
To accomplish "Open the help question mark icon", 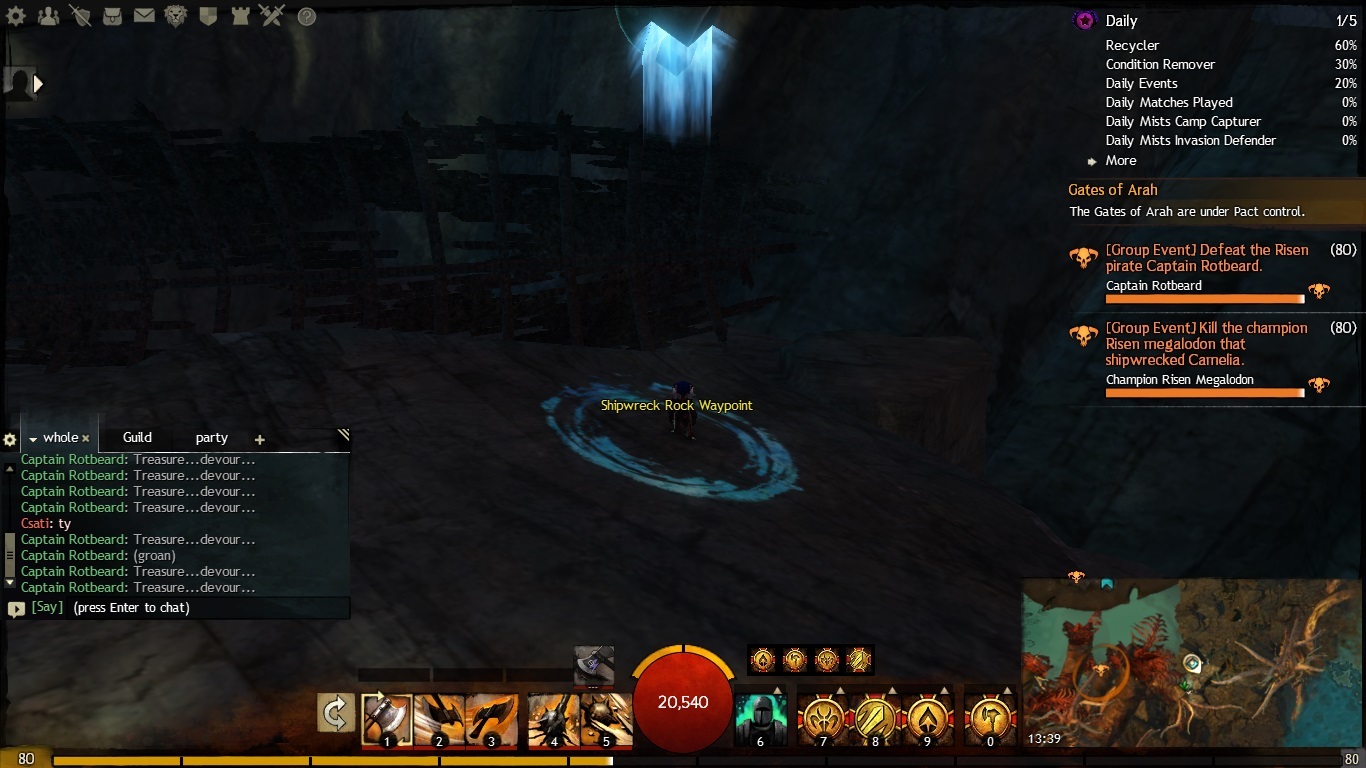I will (x=307, y=17).
